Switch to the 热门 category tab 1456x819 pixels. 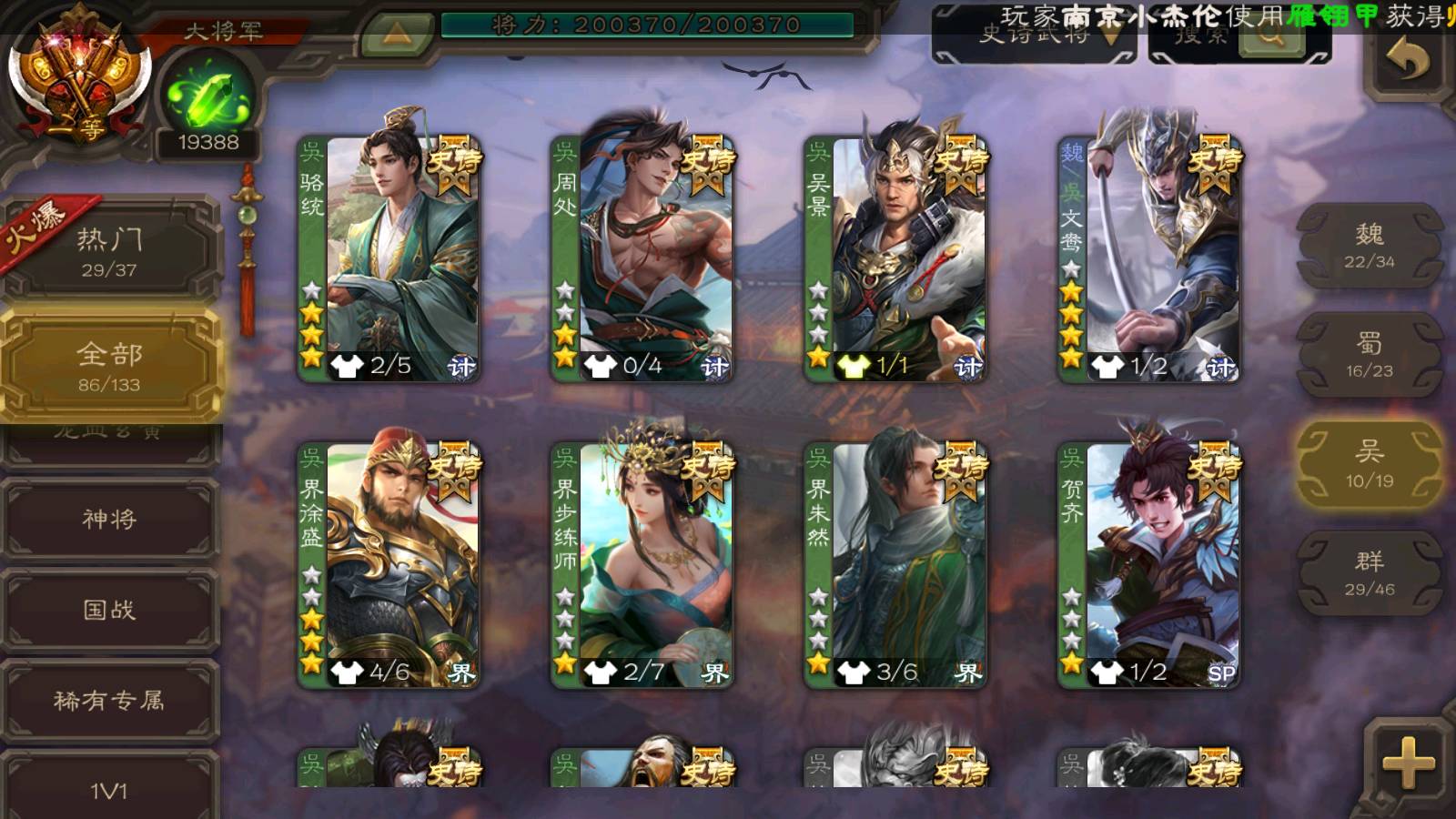(x=109, y=250)
